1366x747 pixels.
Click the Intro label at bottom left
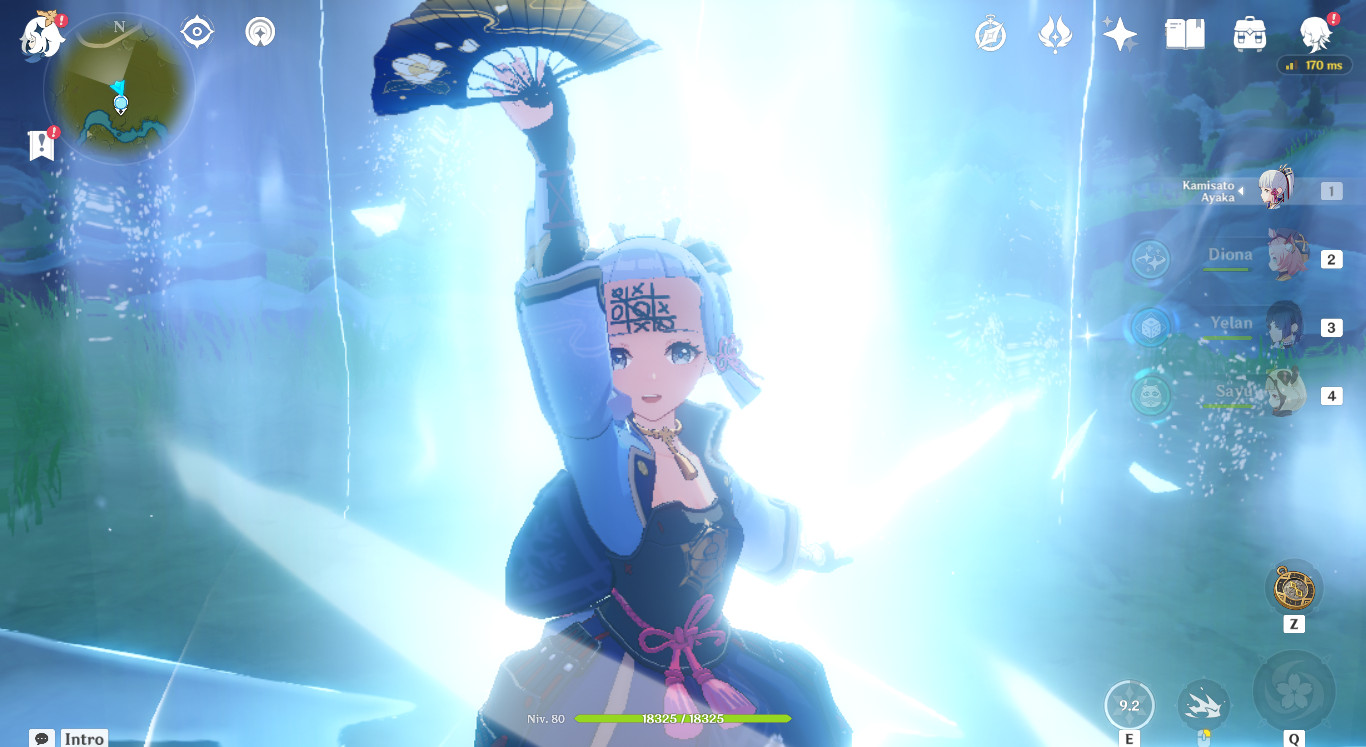click(83, 738)
